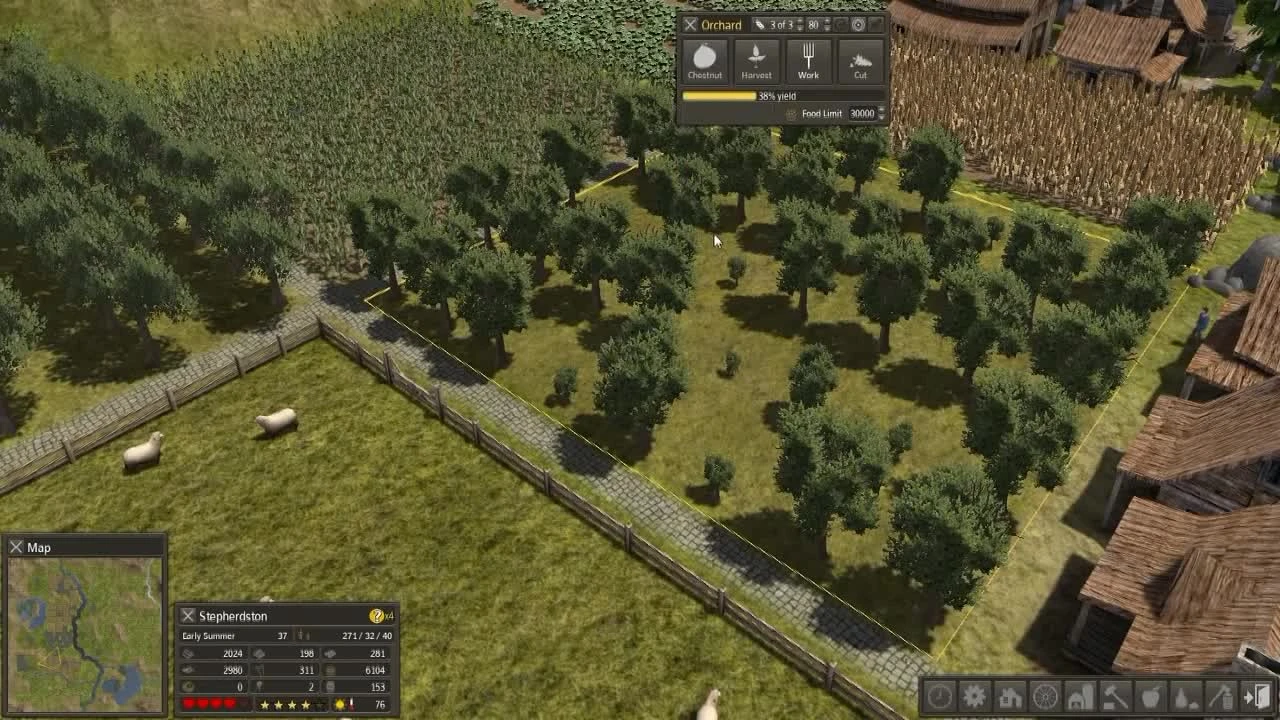Screen dimensions: 1280x720
Task: Toggle Work on for the orchard
Action: [808, 61]
